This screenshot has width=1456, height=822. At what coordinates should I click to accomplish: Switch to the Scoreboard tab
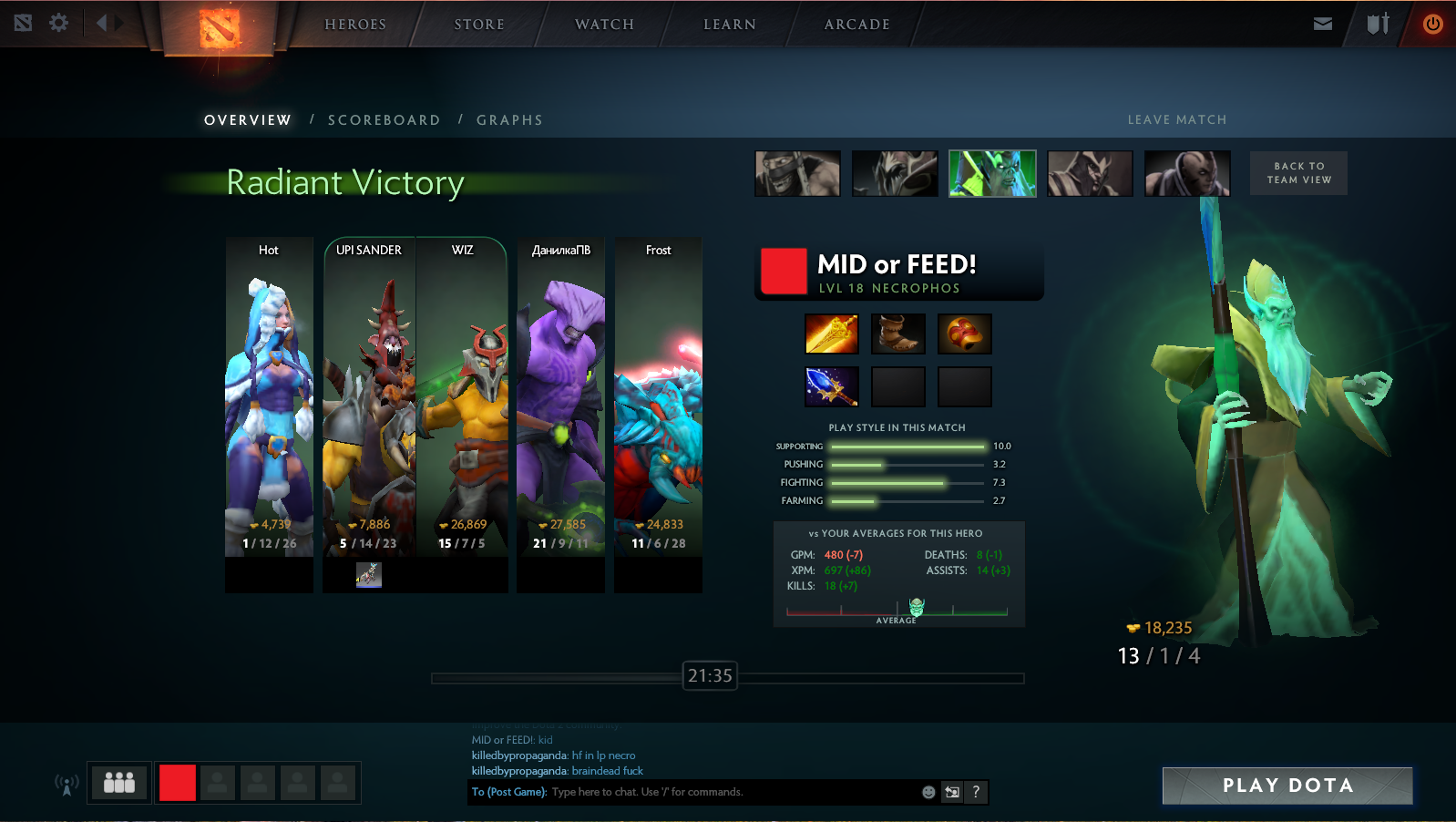click(x=384, y=120)
